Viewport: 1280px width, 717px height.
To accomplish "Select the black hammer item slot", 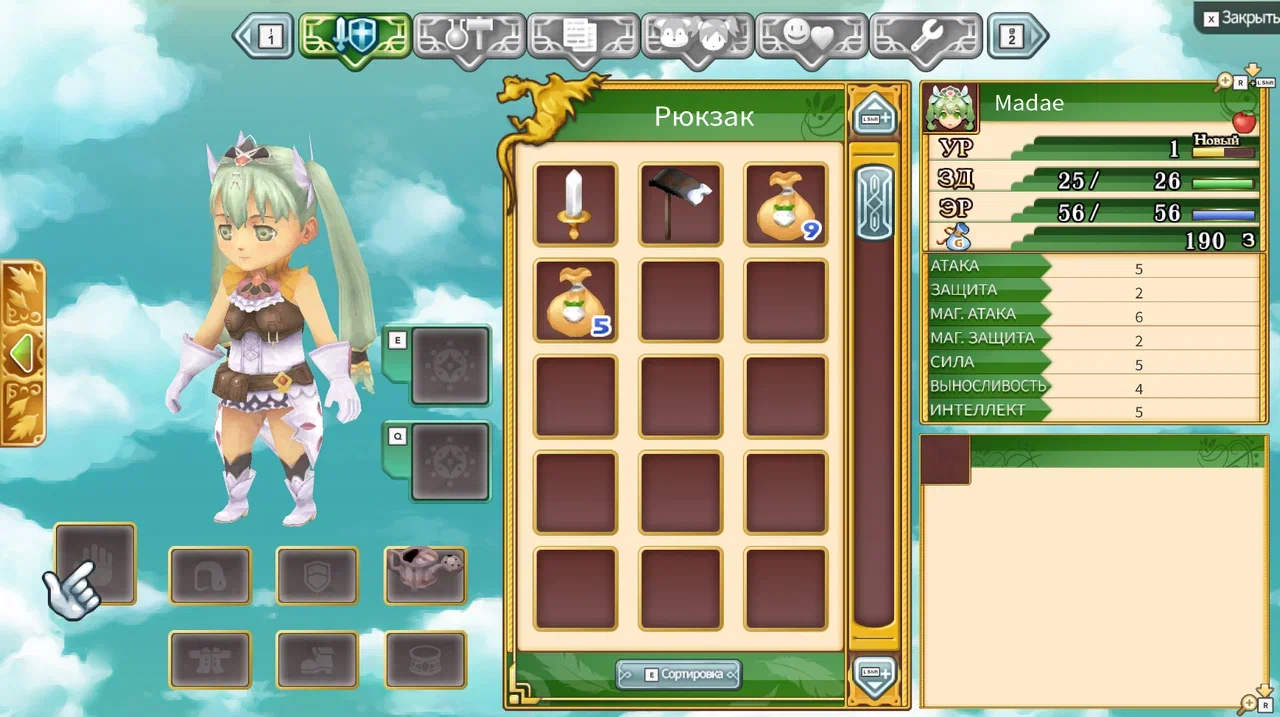I will pos(680,204).
